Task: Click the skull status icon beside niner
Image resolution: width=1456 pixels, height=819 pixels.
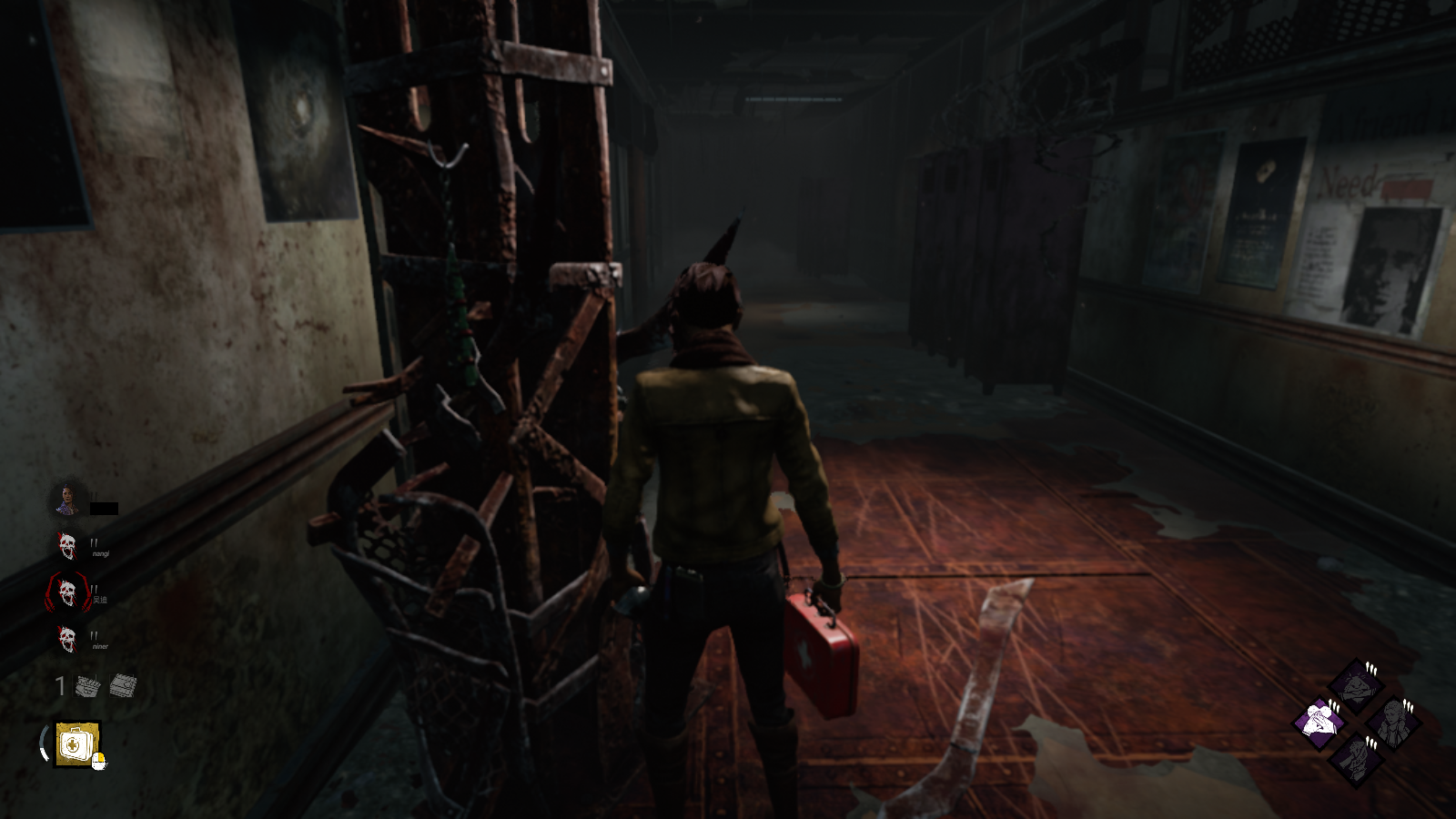Action: point(67,637)
